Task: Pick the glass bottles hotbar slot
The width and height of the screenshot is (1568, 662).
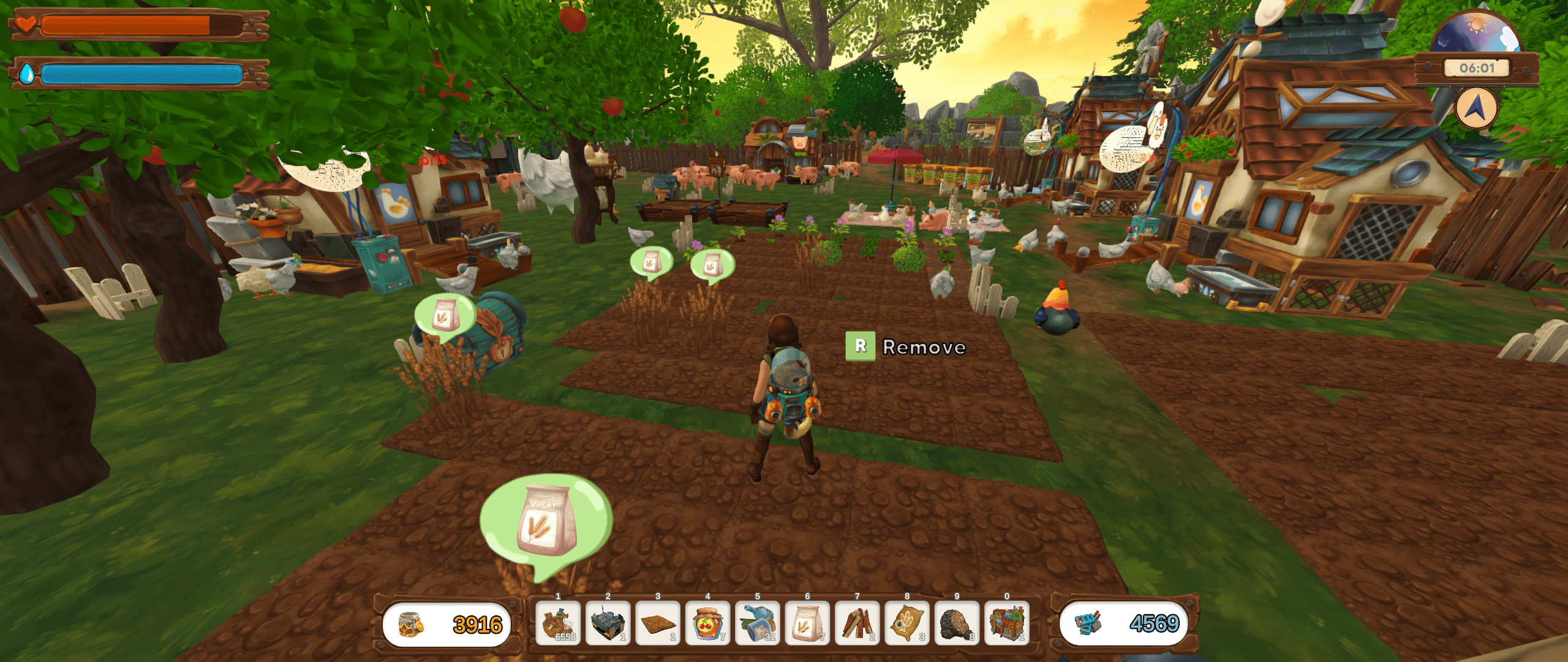Action: click(758, 623)
